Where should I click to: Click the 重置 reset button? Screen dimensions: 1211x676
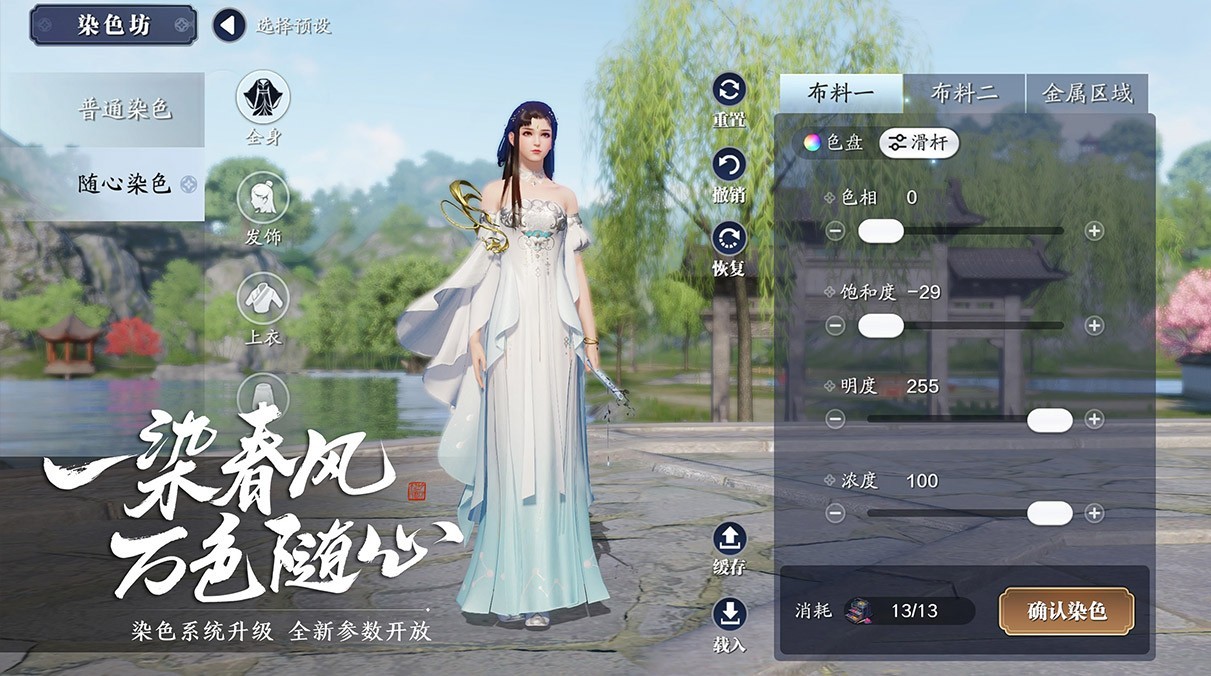point(729,91)
